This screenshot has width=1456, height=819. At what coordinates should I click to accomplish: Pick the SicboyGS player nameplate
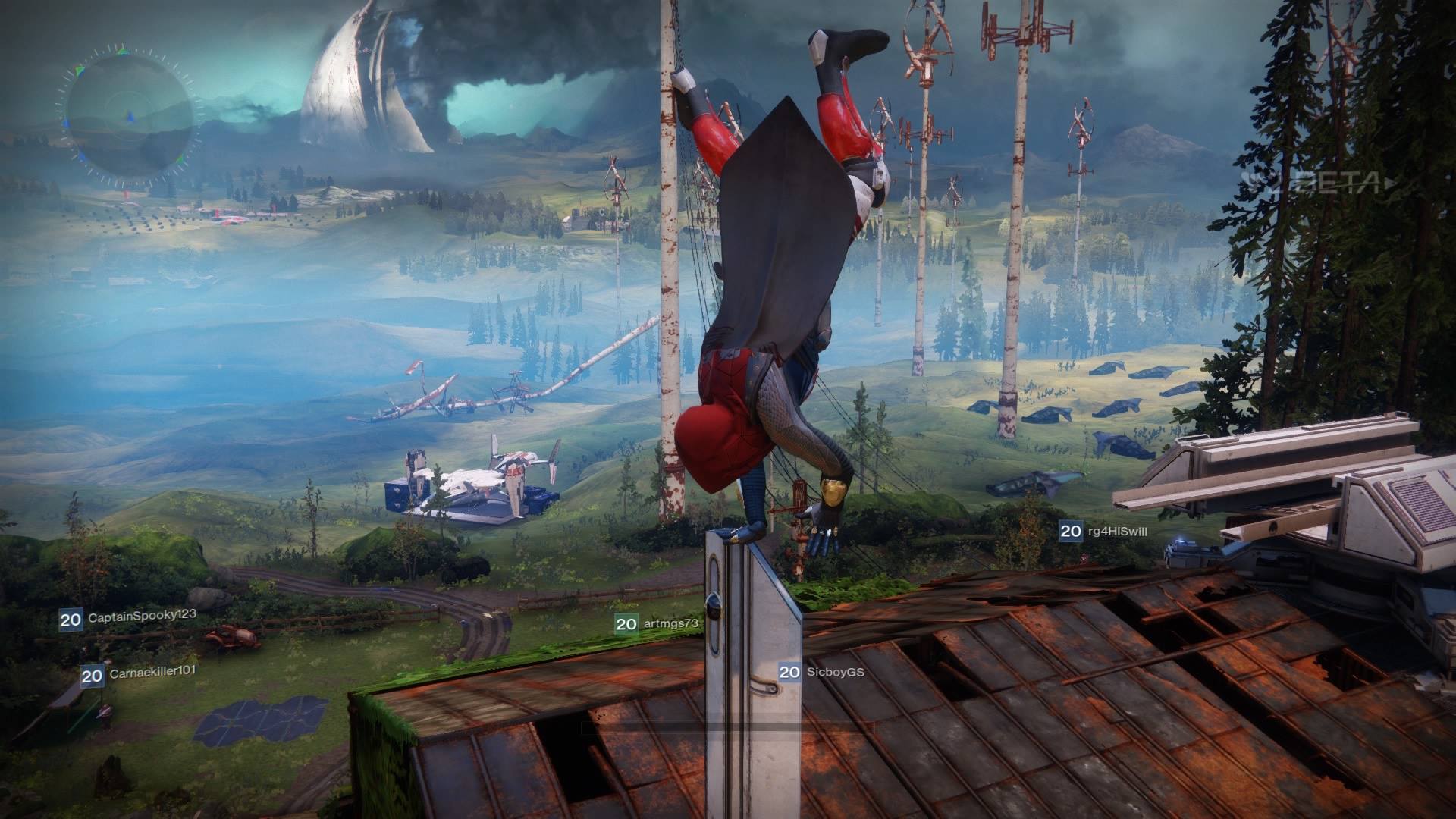click(x=822, y=671)
